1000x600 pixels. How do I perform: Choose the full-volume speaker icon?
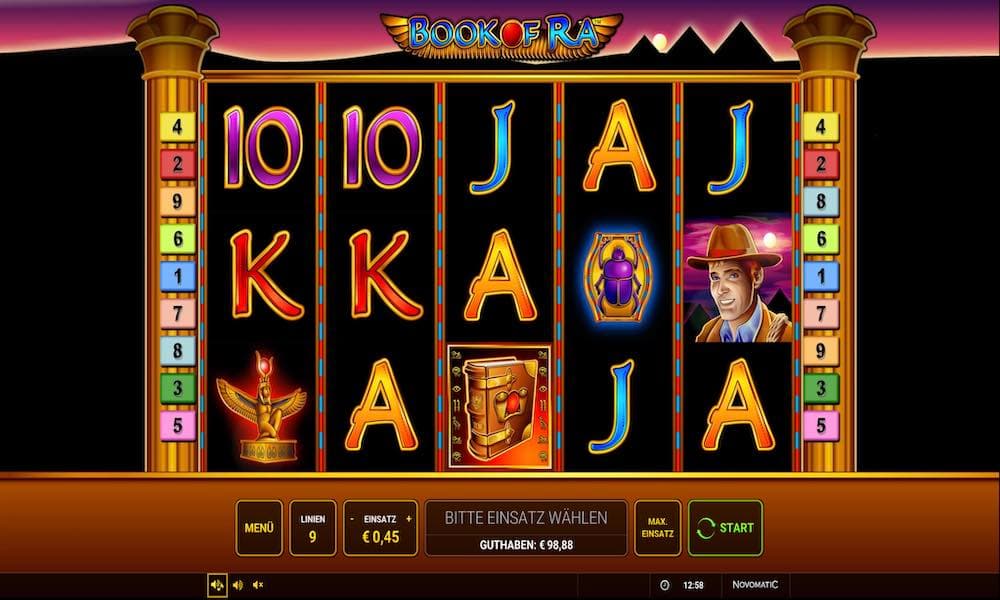tap(217, 585)
